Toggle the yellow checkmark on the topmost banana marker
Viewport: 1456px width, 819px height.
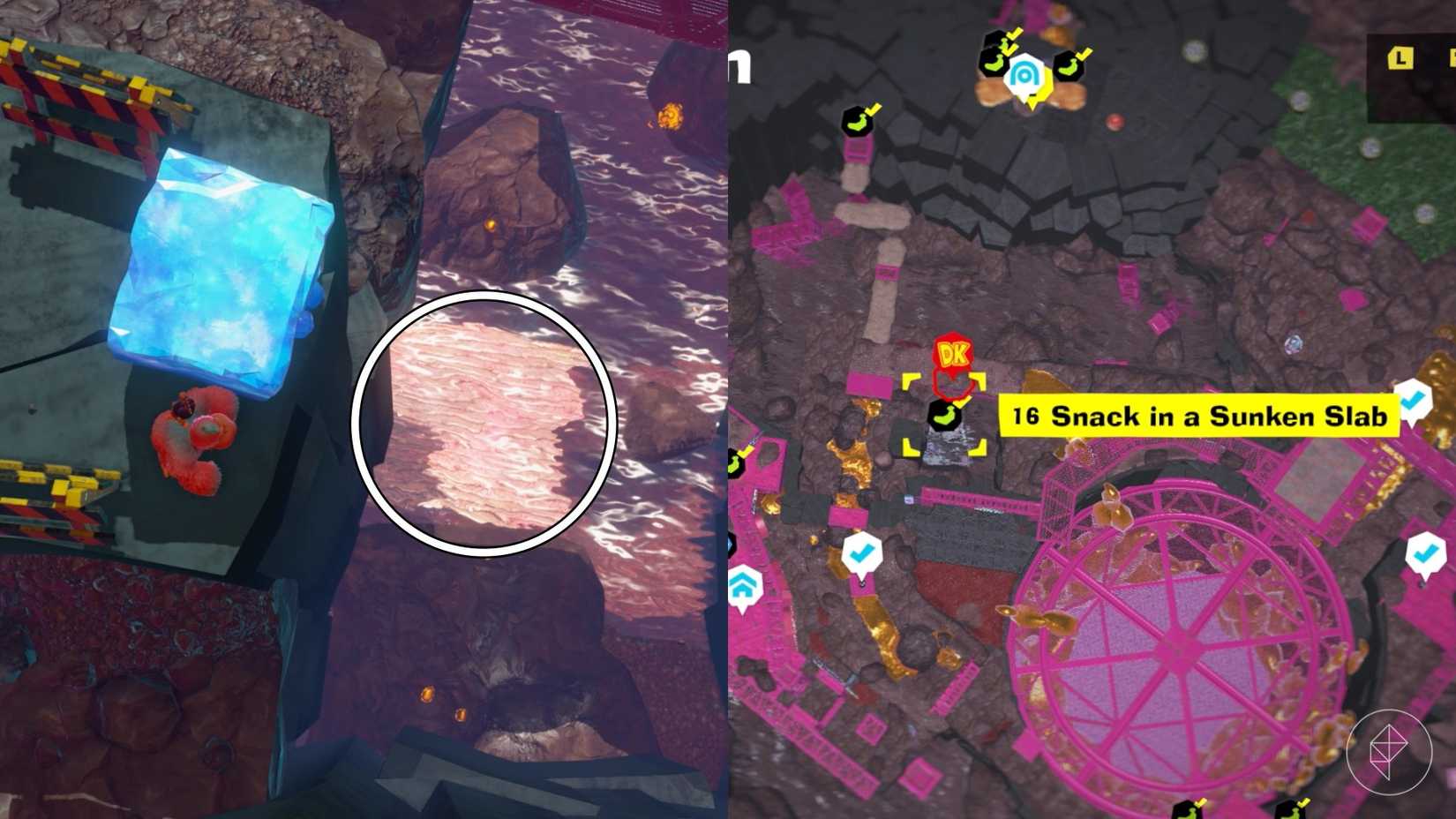(1015, 34)
